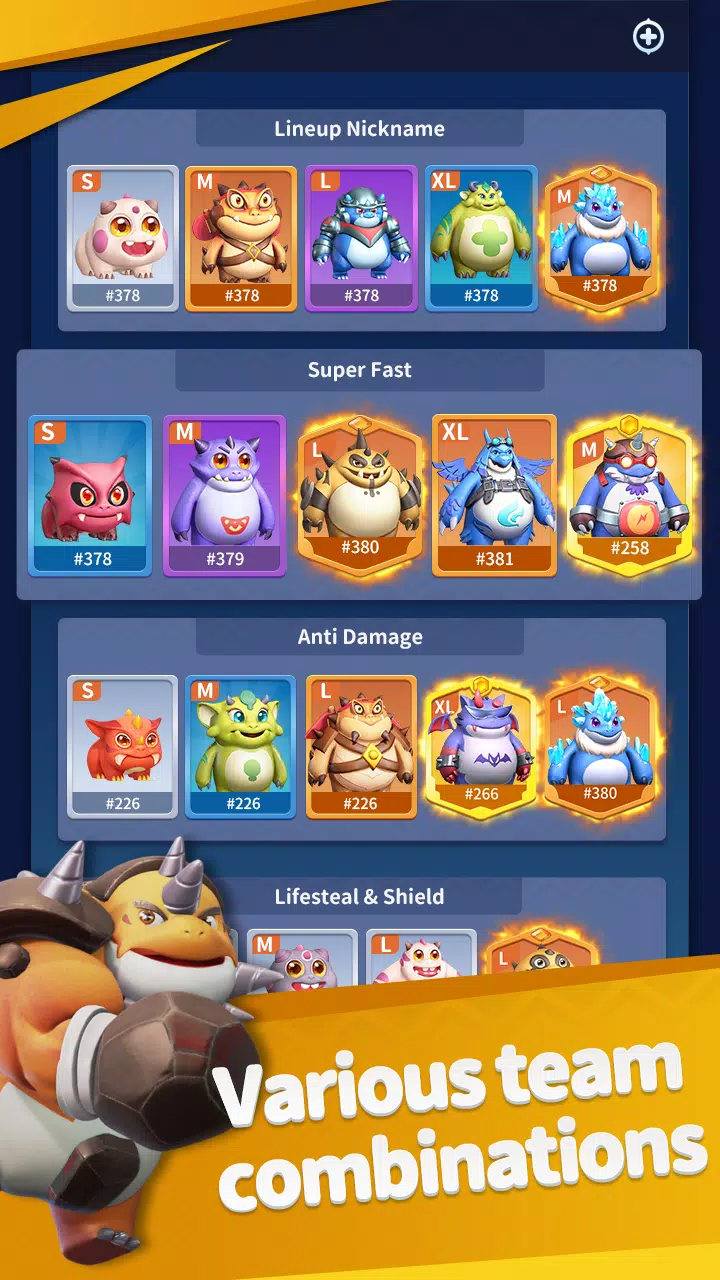Pick the goggled M card #258
The image size is (720, 1280).
point(629,495)
